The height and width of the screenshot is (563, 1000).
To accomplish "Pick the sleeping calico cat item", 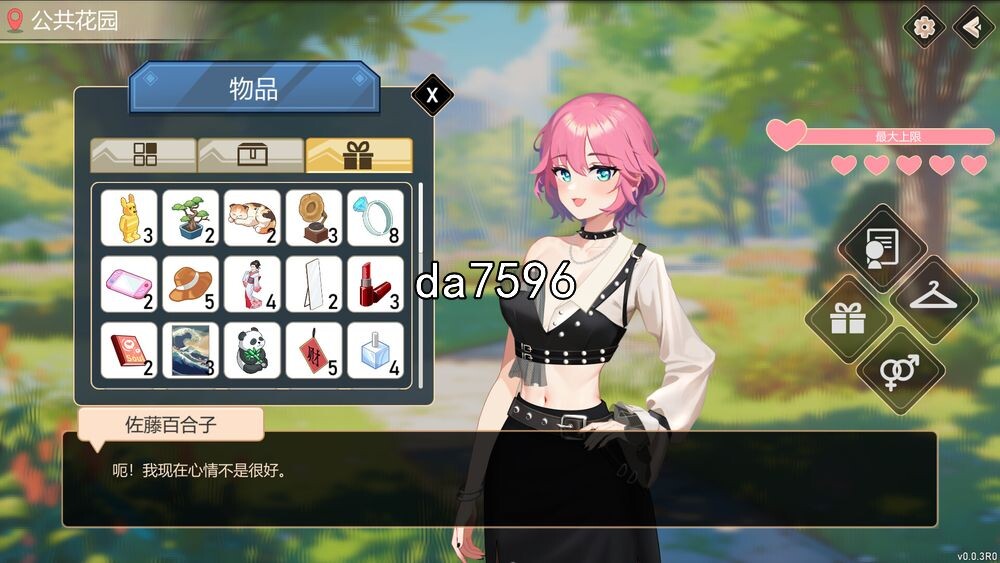I will (252, 218).
